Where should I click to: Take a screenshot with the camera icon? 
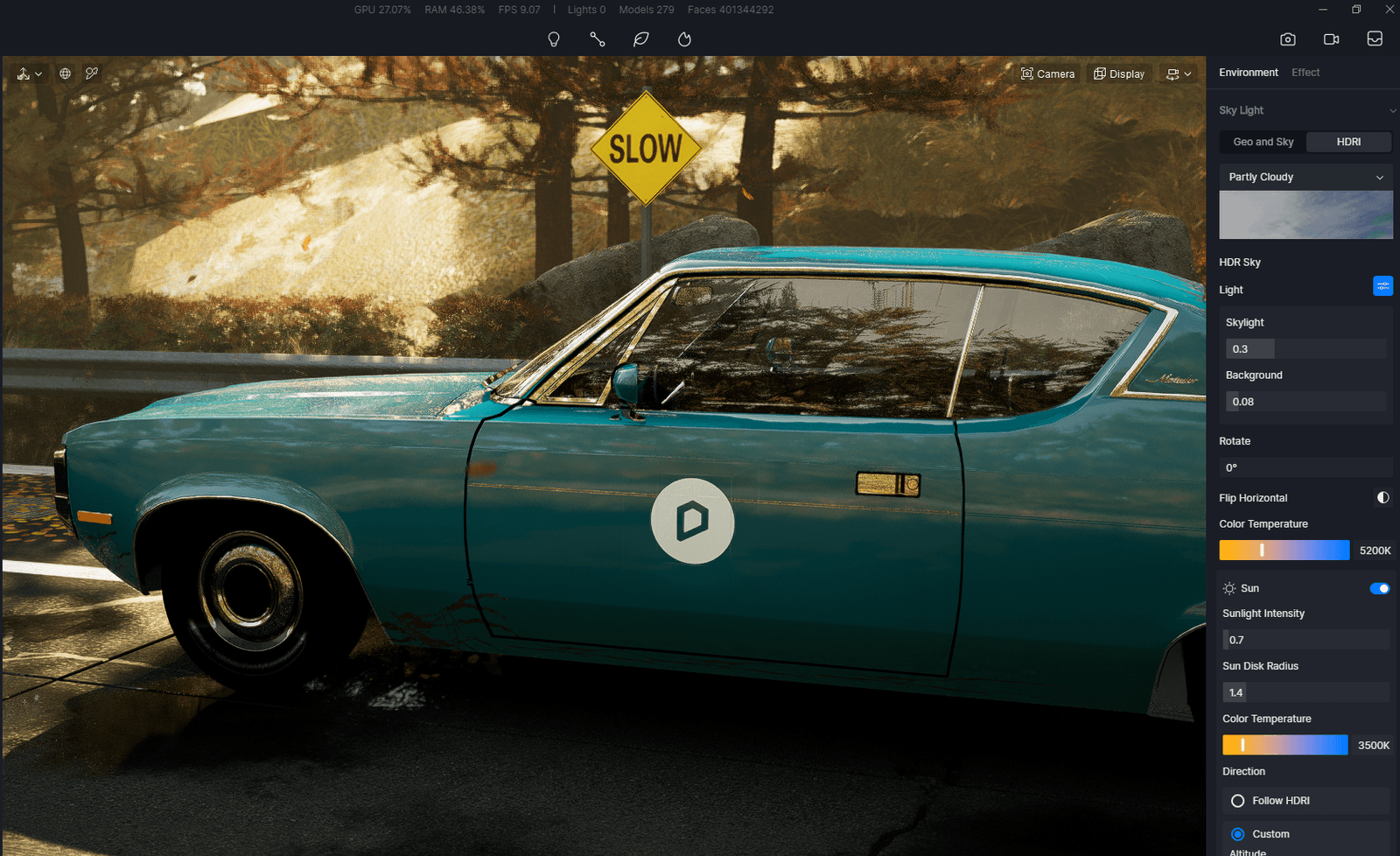click(x=1287, y=39)
